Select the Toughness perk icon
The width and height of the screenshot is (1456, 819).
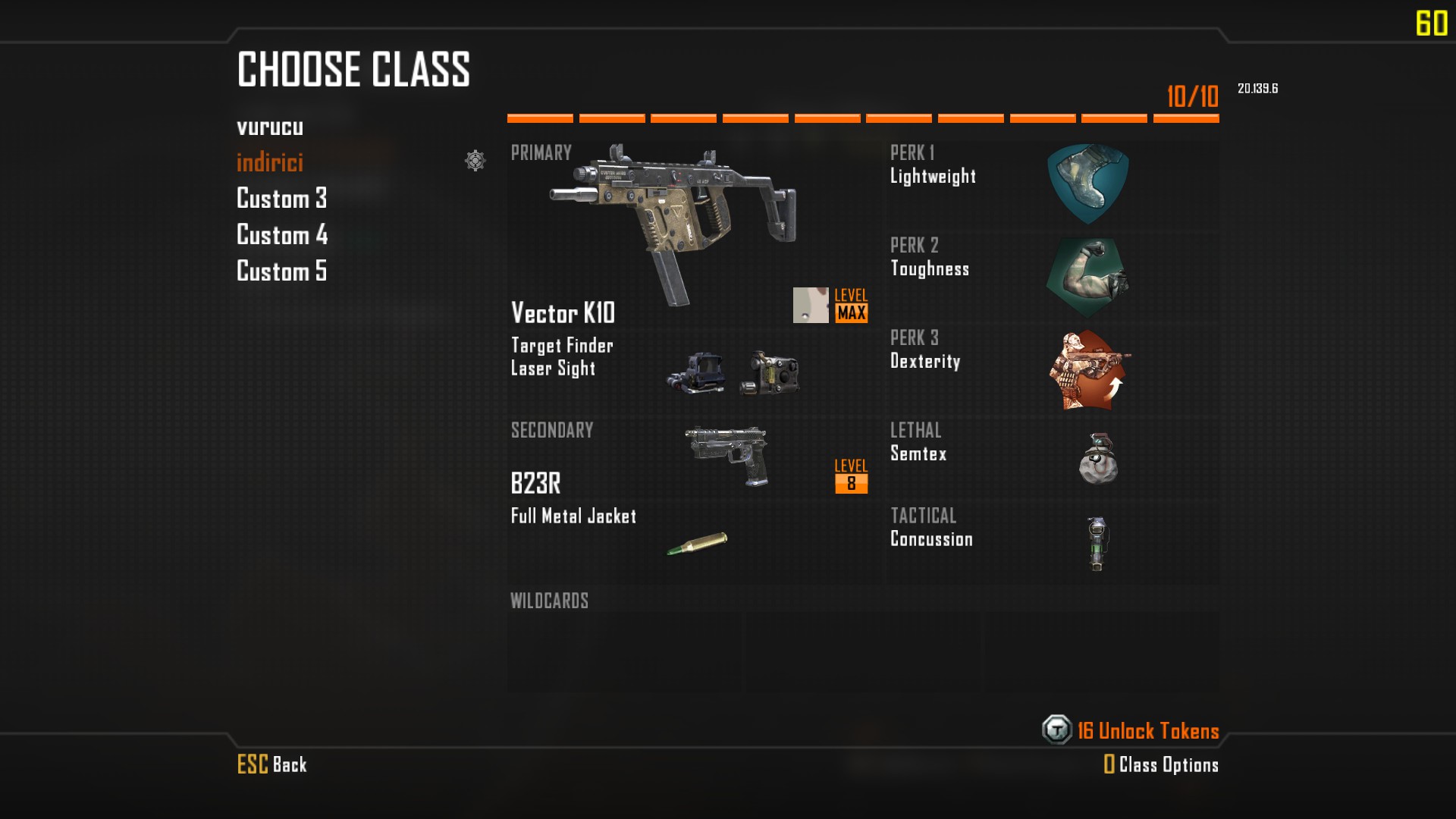1087,277
